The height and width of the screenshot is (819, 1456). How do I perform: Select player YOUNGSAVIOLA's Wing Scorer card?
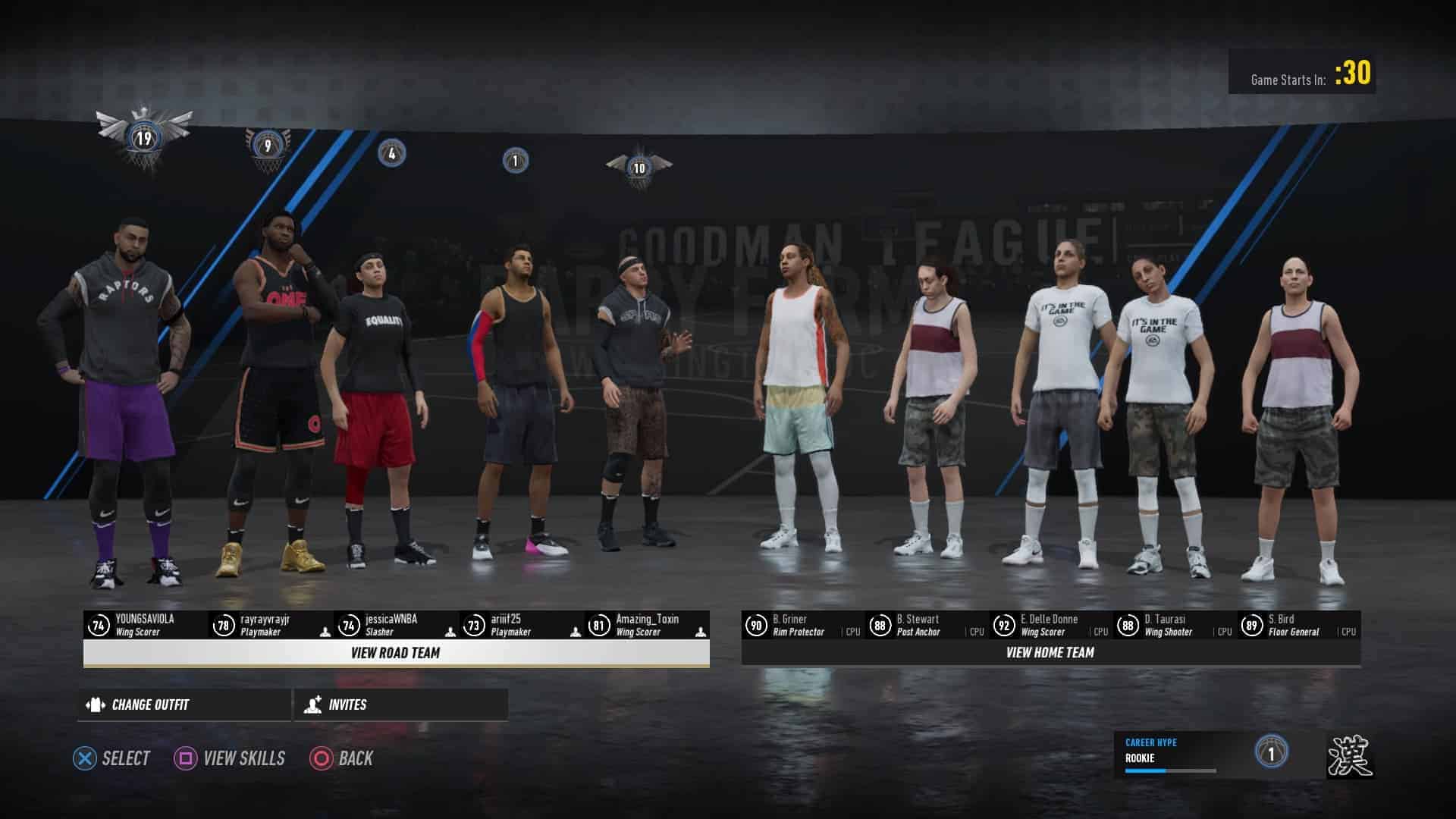146,626
